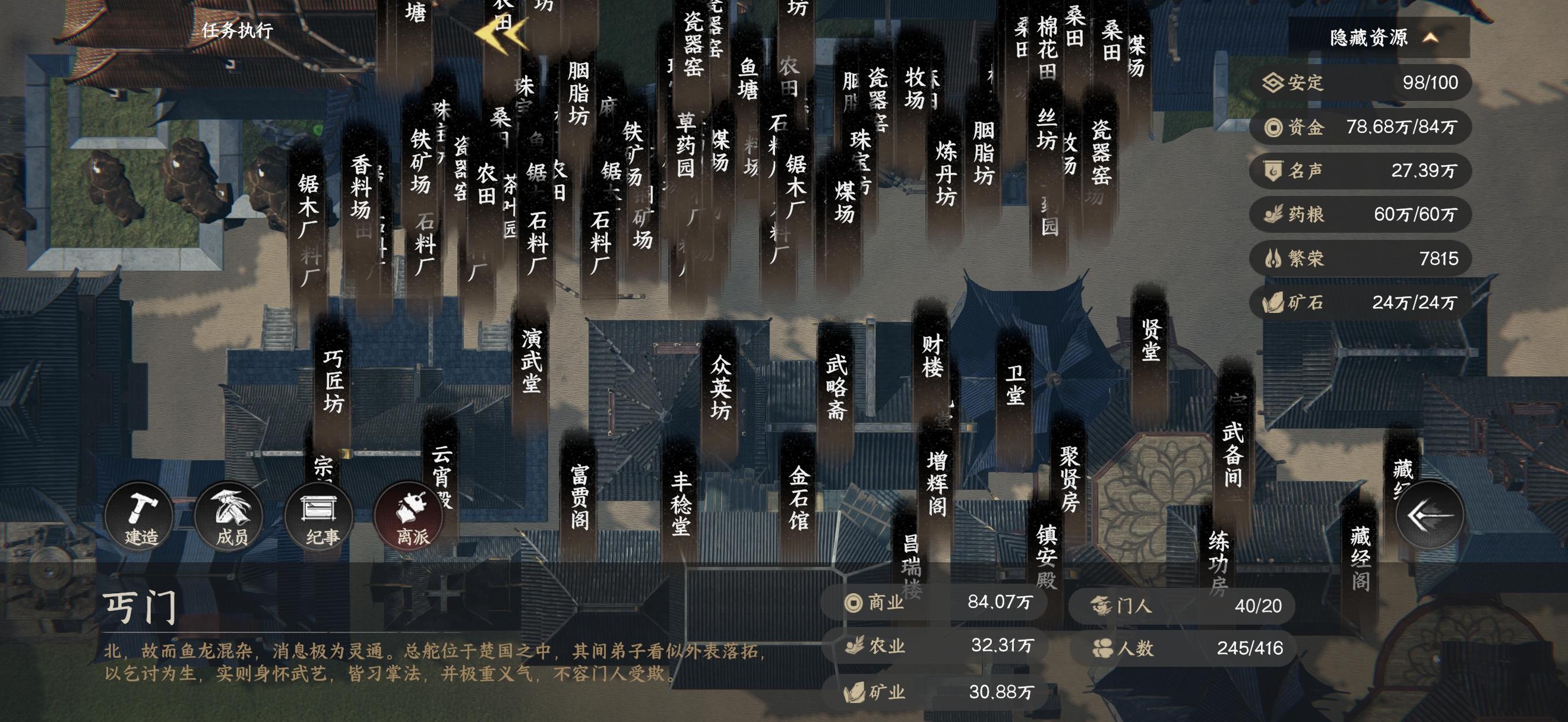Click the 门人 disciples stat icon
The image size is (1568, 722).
point(1101,604)
